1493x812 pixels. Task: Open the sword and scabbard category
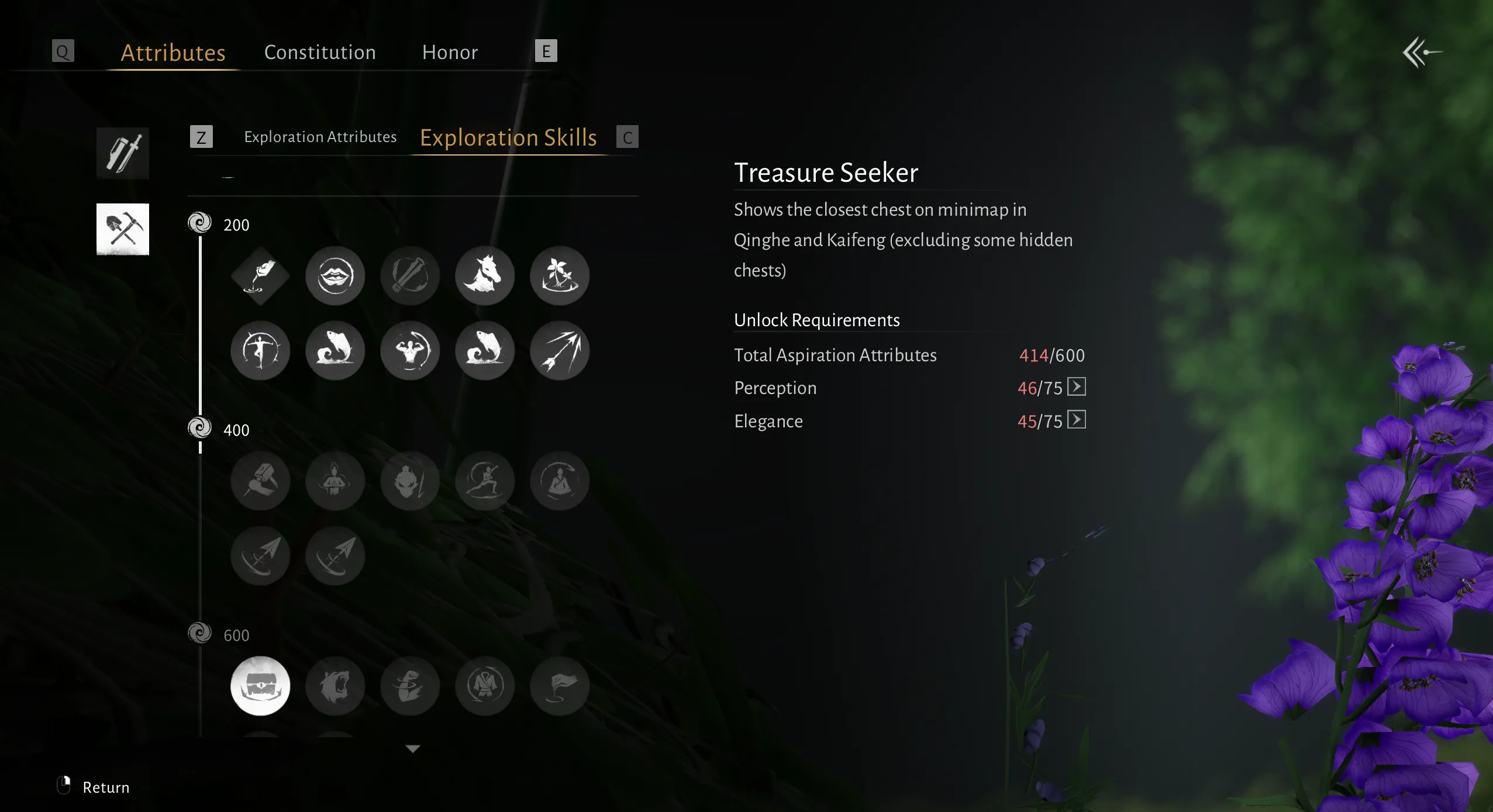click(x=123, y=153)
